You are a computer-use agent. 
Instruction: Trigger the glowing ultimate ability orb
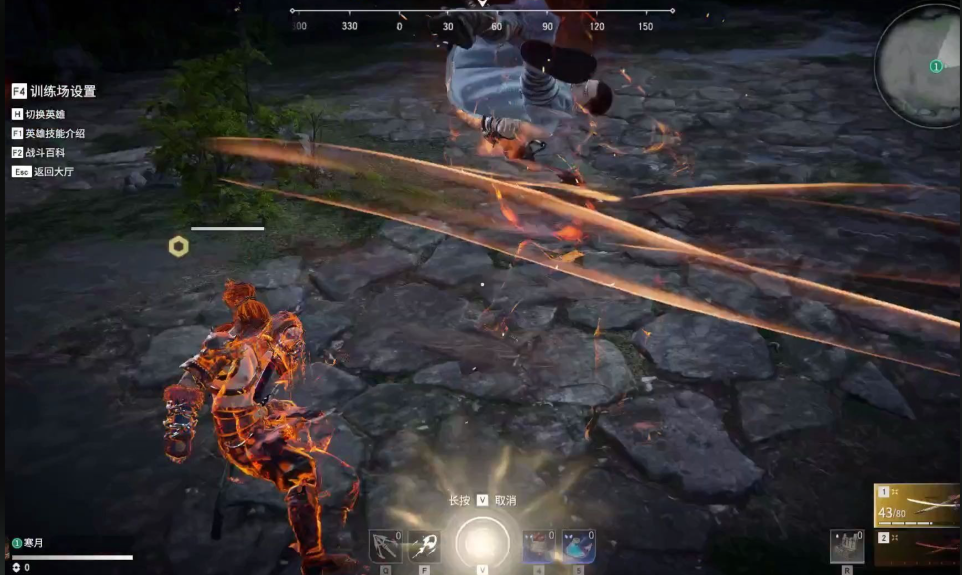(x=482, y=543)
